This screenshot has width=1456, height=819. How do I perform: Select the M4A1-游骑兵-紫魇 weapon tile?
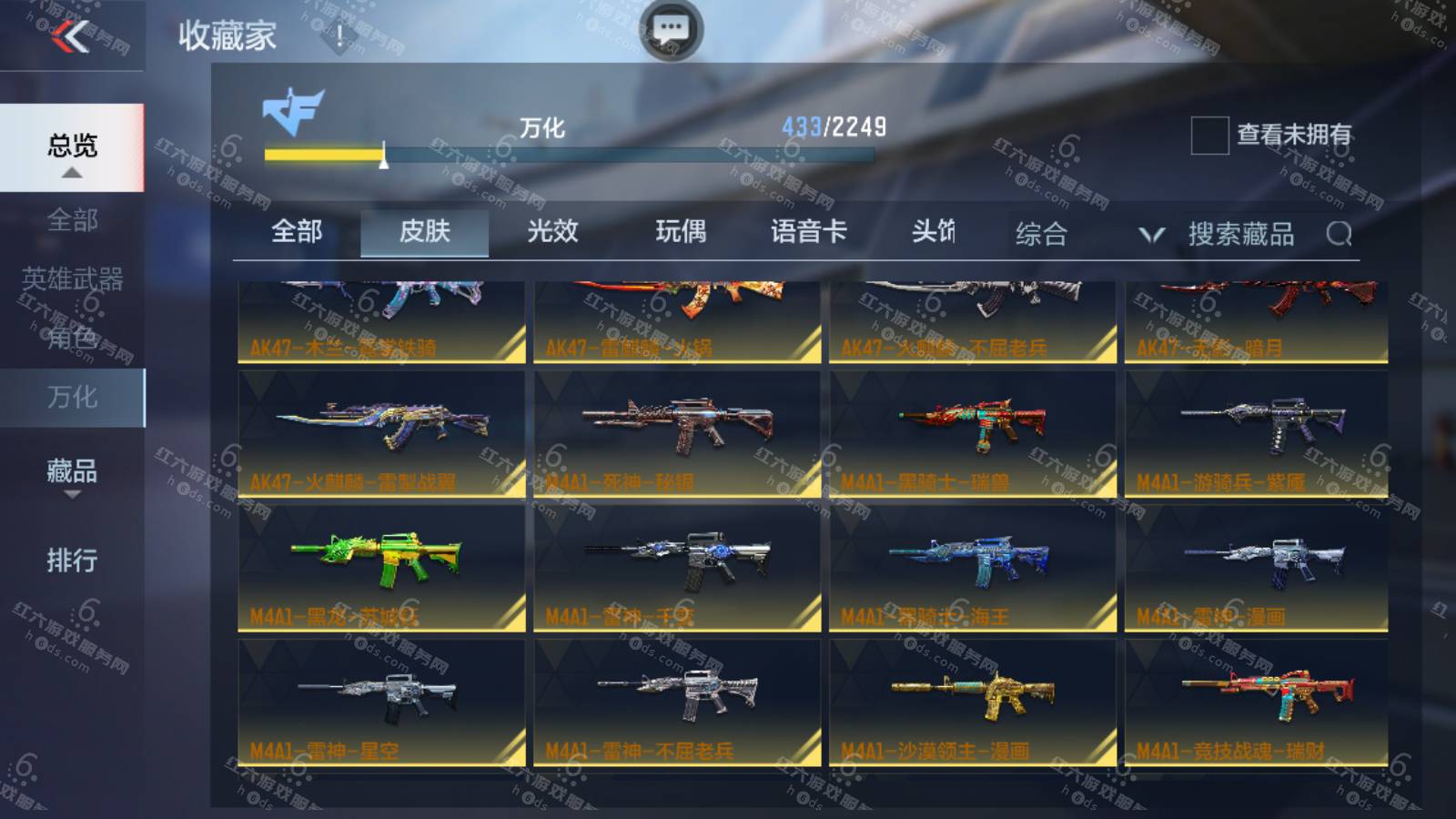[1256, 433]
